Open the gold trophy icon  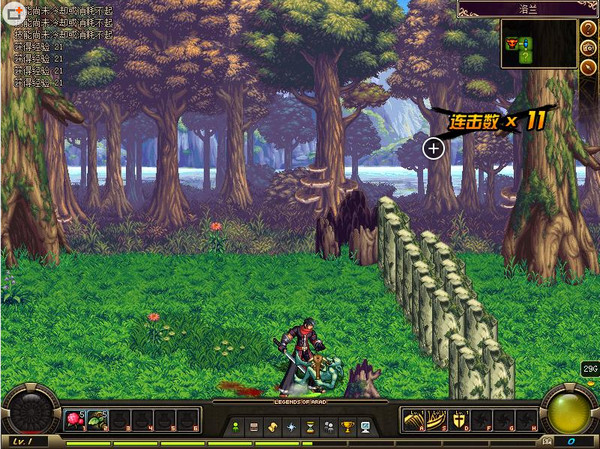(347, 427)
